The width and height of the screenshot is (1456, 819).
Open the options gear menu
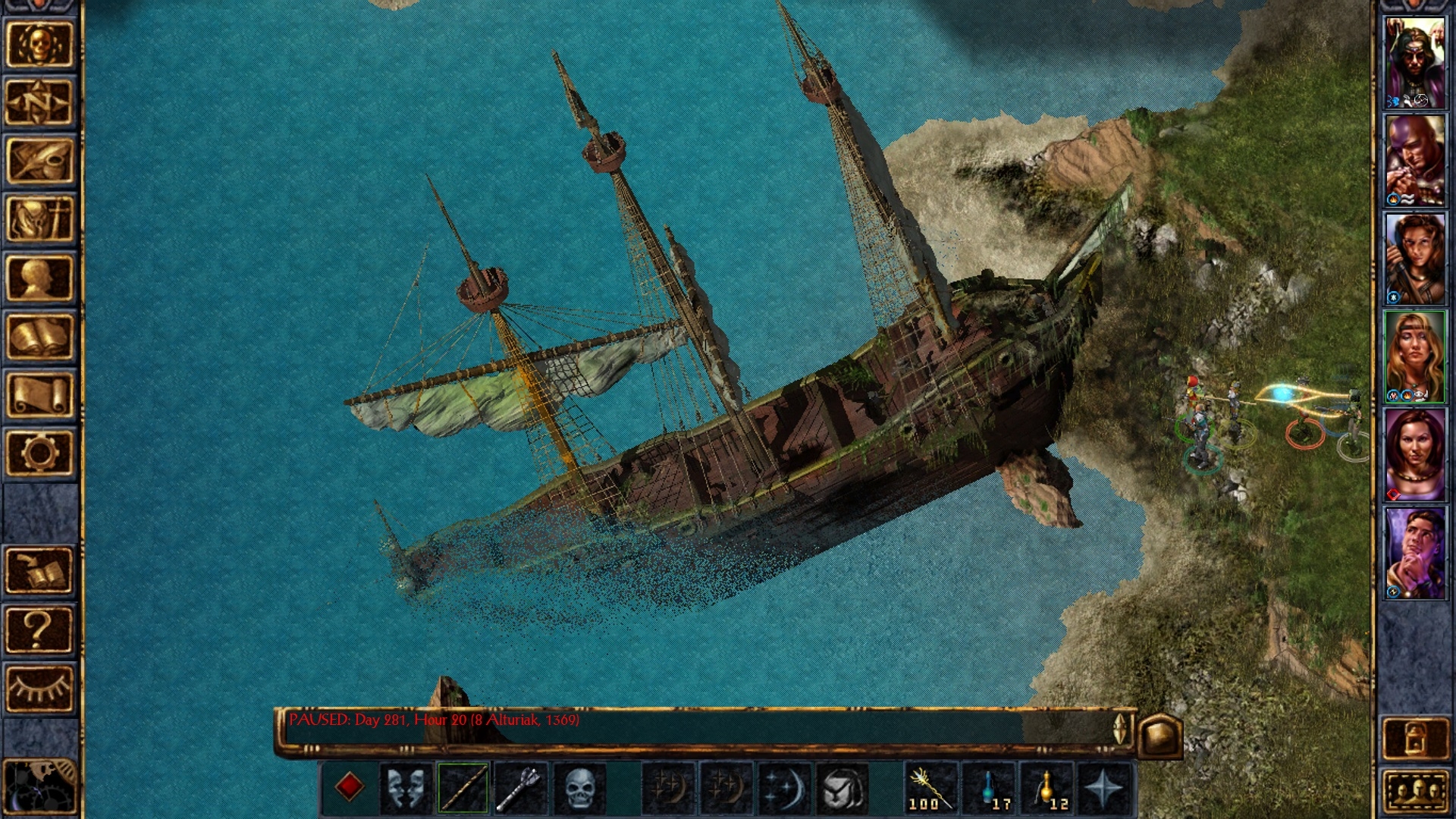coord(39,453)
